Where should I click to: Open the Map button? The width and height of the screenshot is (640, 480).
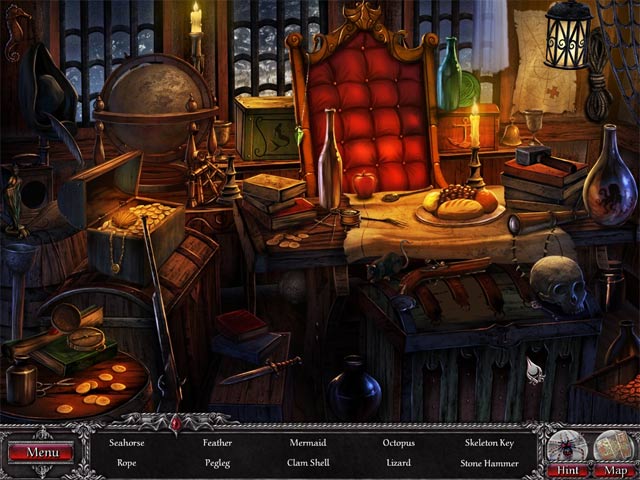tap(614, 452)
